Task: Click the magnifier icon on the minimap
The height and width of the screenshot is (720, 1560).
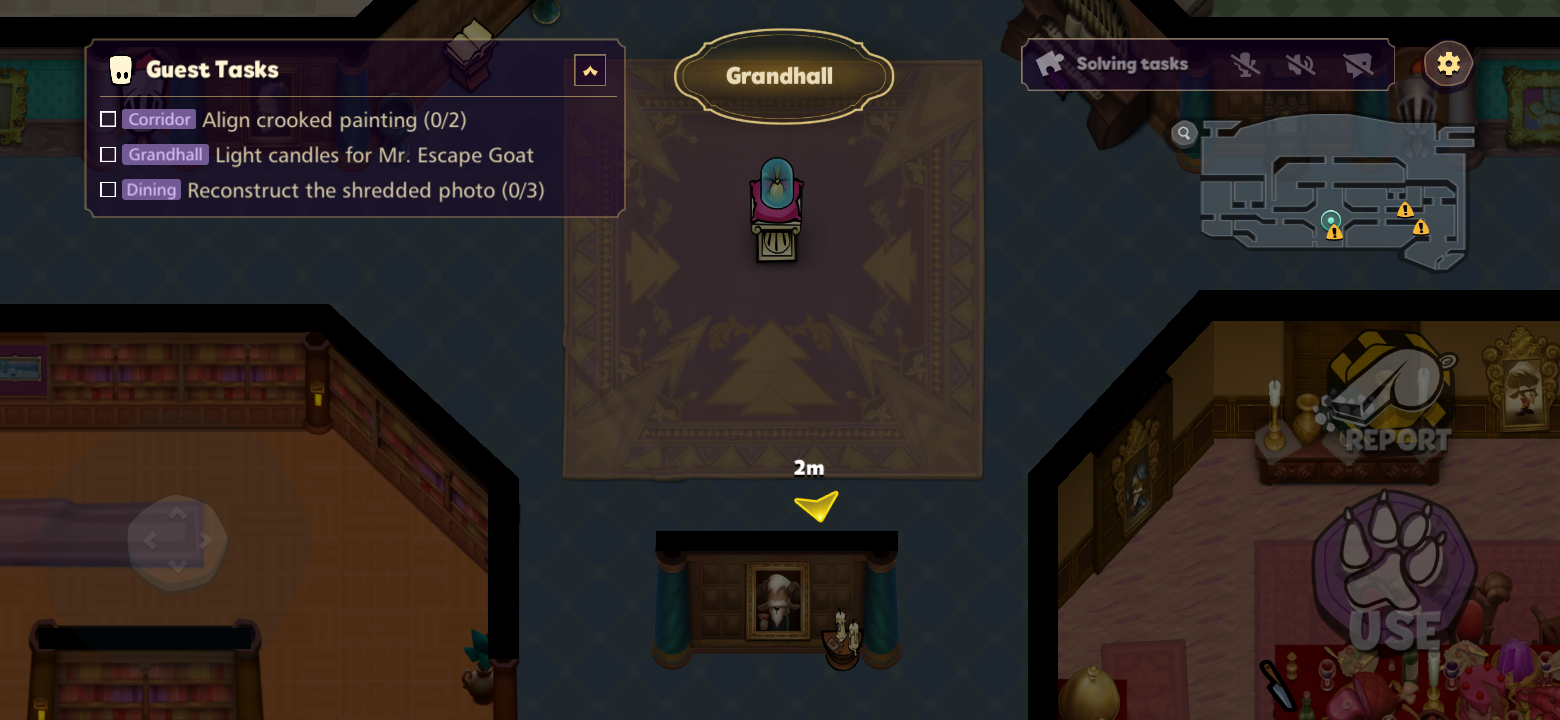Action: 1184,133
